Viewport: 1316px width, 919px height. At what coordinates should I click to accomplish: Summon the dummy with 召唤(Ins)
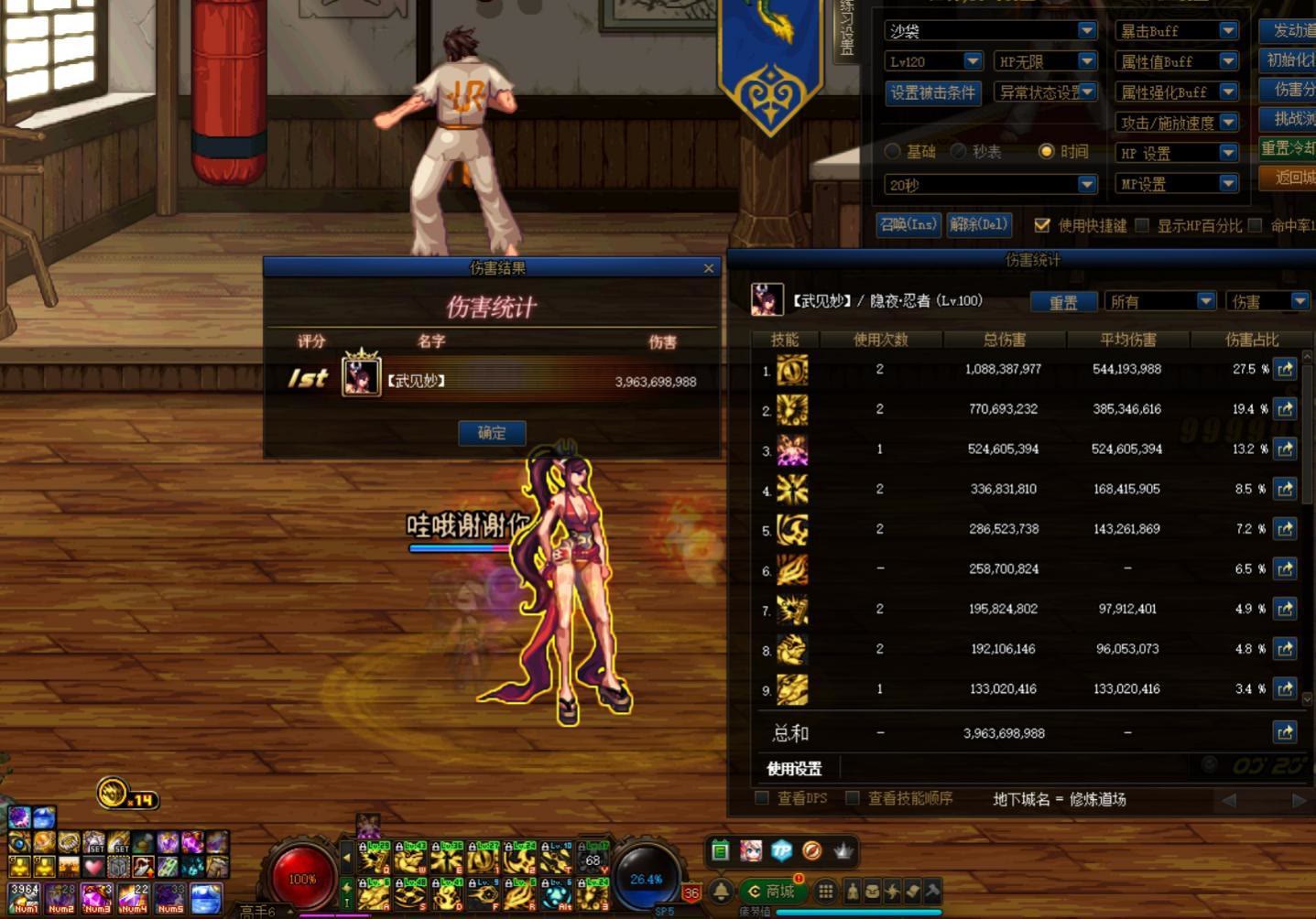click(x=908, y=224)
